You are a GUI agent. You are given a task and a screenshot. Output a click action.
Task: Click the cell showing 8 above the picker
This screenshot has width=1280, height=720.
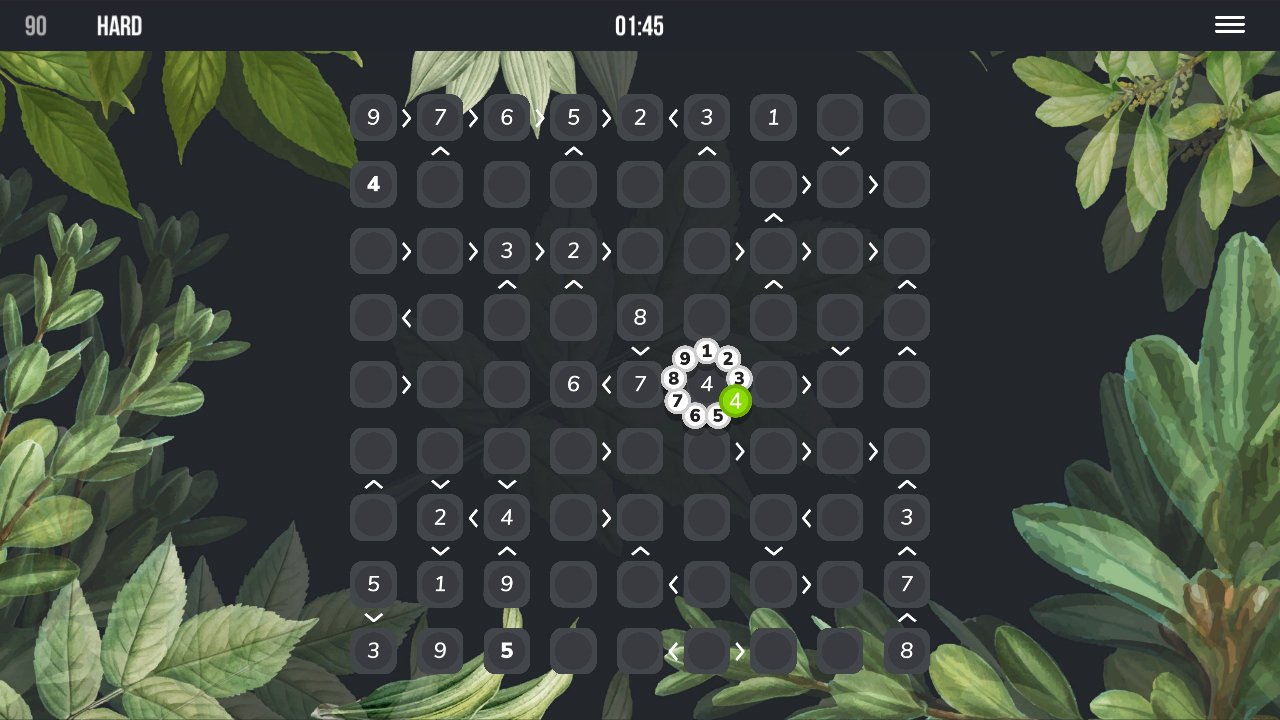[639, 317]
